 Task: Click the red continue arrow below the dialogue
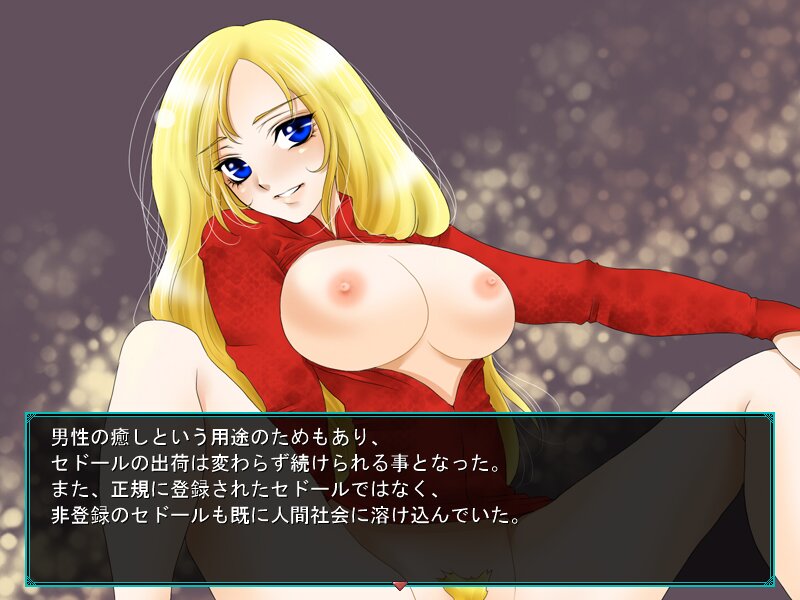[x=400, y=585]
